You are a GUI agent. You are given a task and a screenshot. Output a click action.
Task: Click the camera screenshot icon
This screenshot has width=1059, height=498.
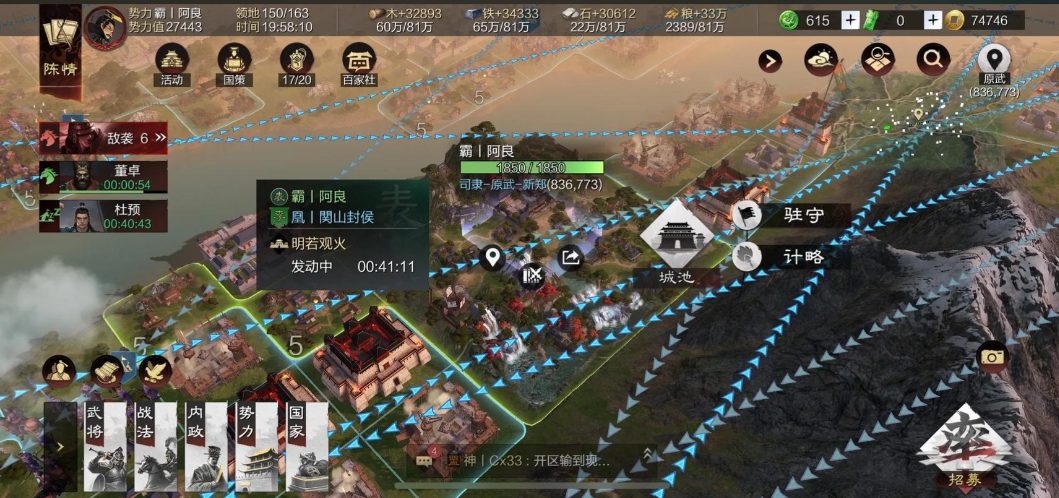992,356
